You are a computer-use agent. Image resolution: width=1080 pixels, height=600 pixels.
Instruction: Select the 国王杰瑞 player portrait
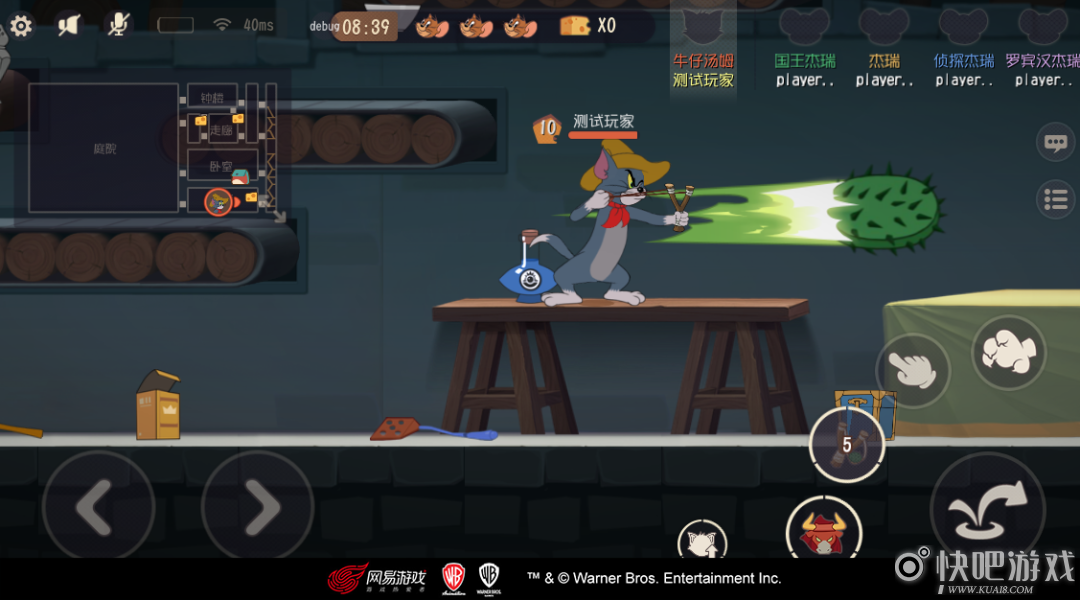click(x=804, y=28)
